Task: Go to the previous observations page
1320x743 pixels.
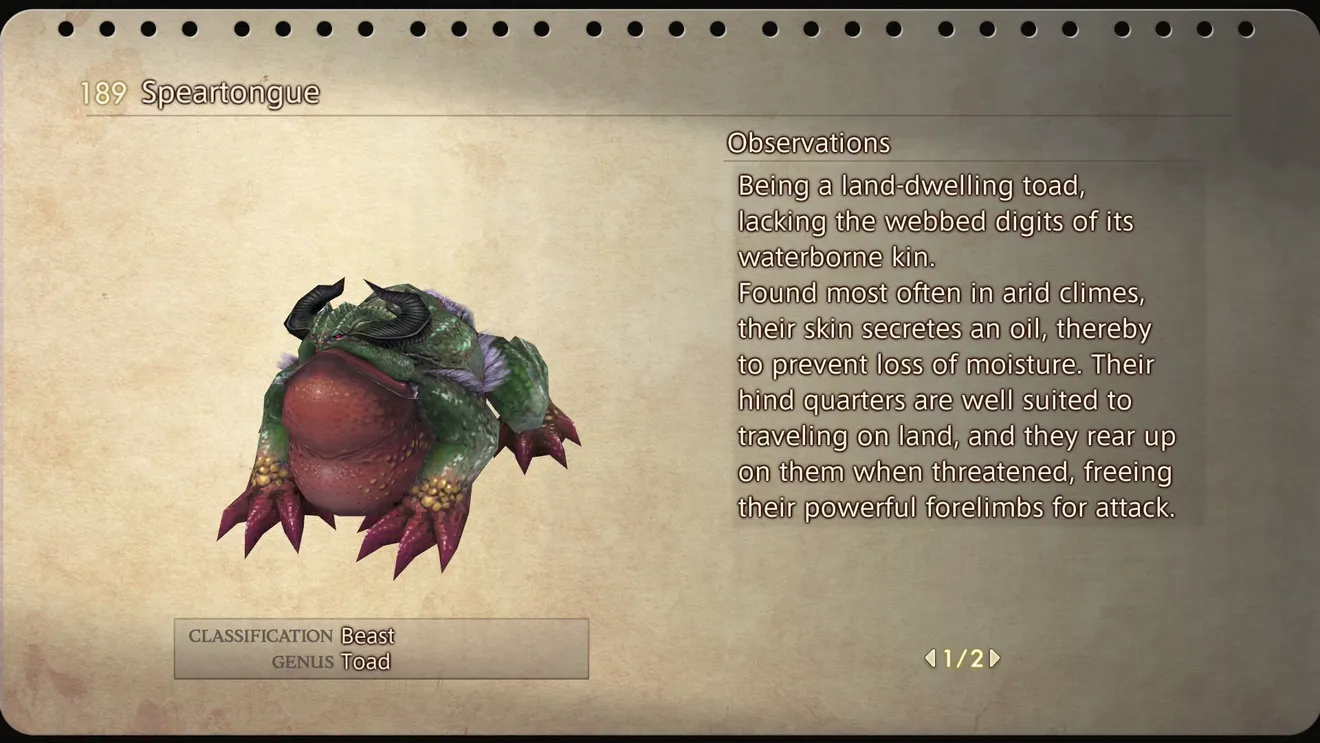Action: tap(930, 658)
